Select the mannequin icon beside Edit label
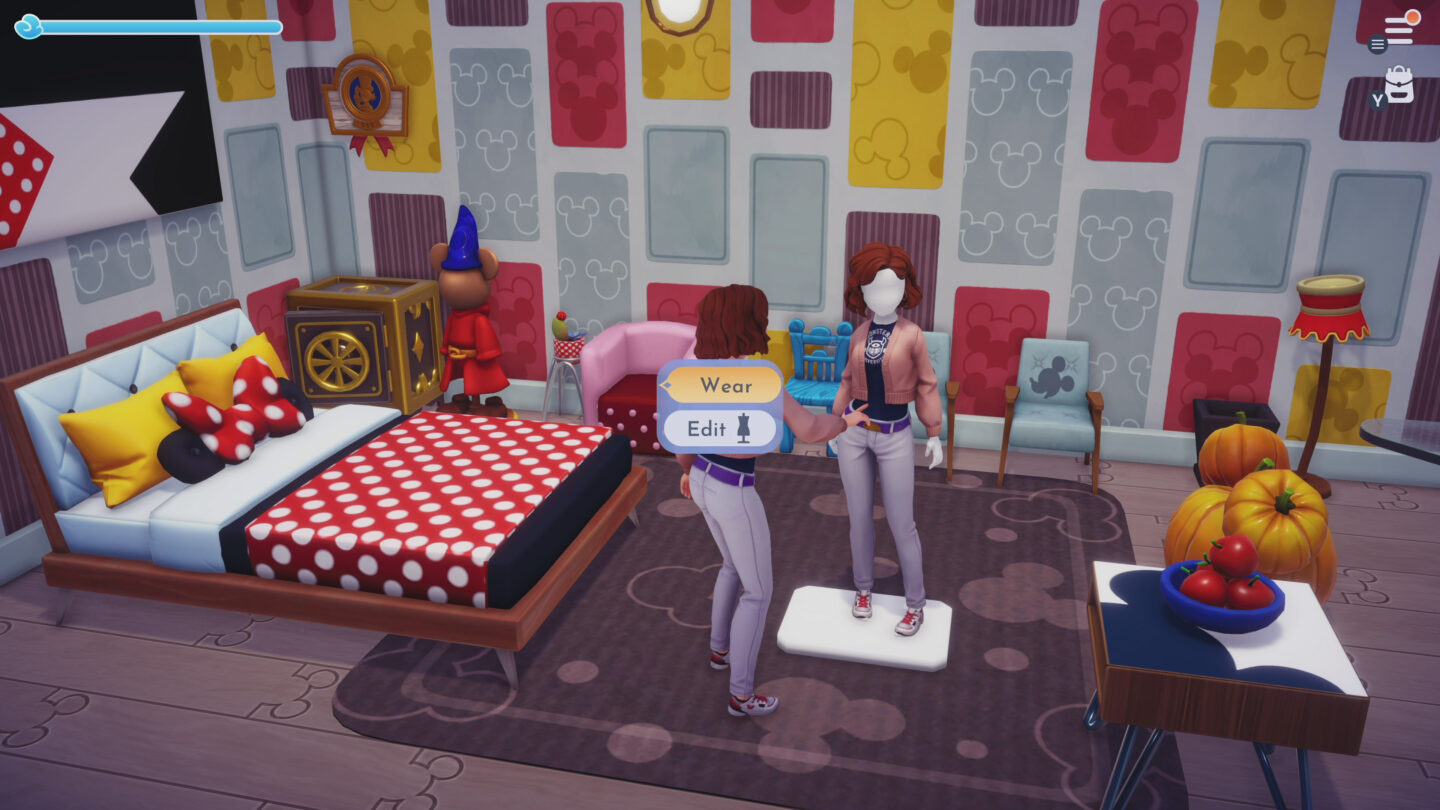The width and height of the screenshot is (1440, 810). tap(740, 428)
